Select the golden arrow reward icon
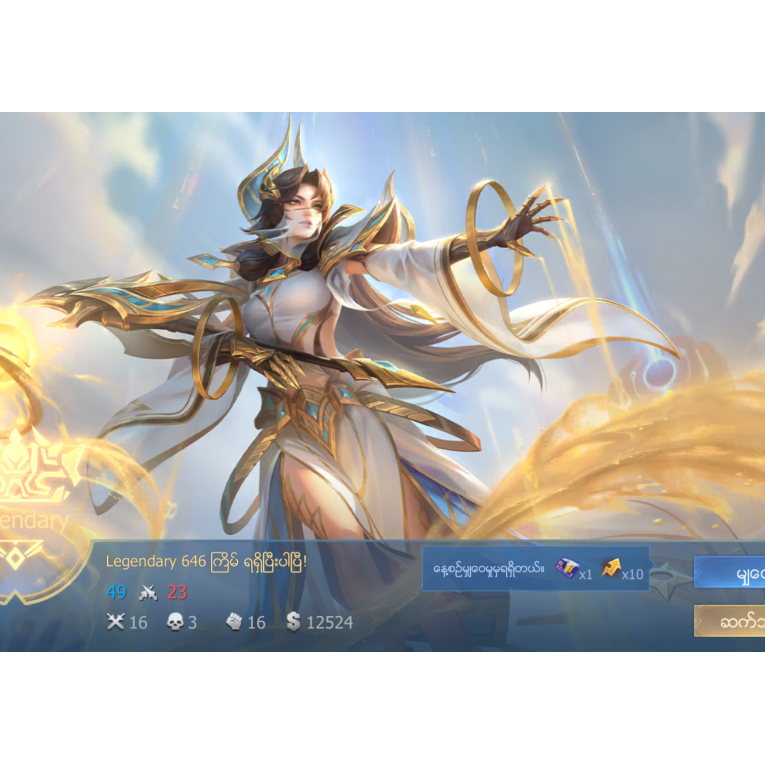Image resolution: width=765 pixels, height=765 pixels. 610,569
